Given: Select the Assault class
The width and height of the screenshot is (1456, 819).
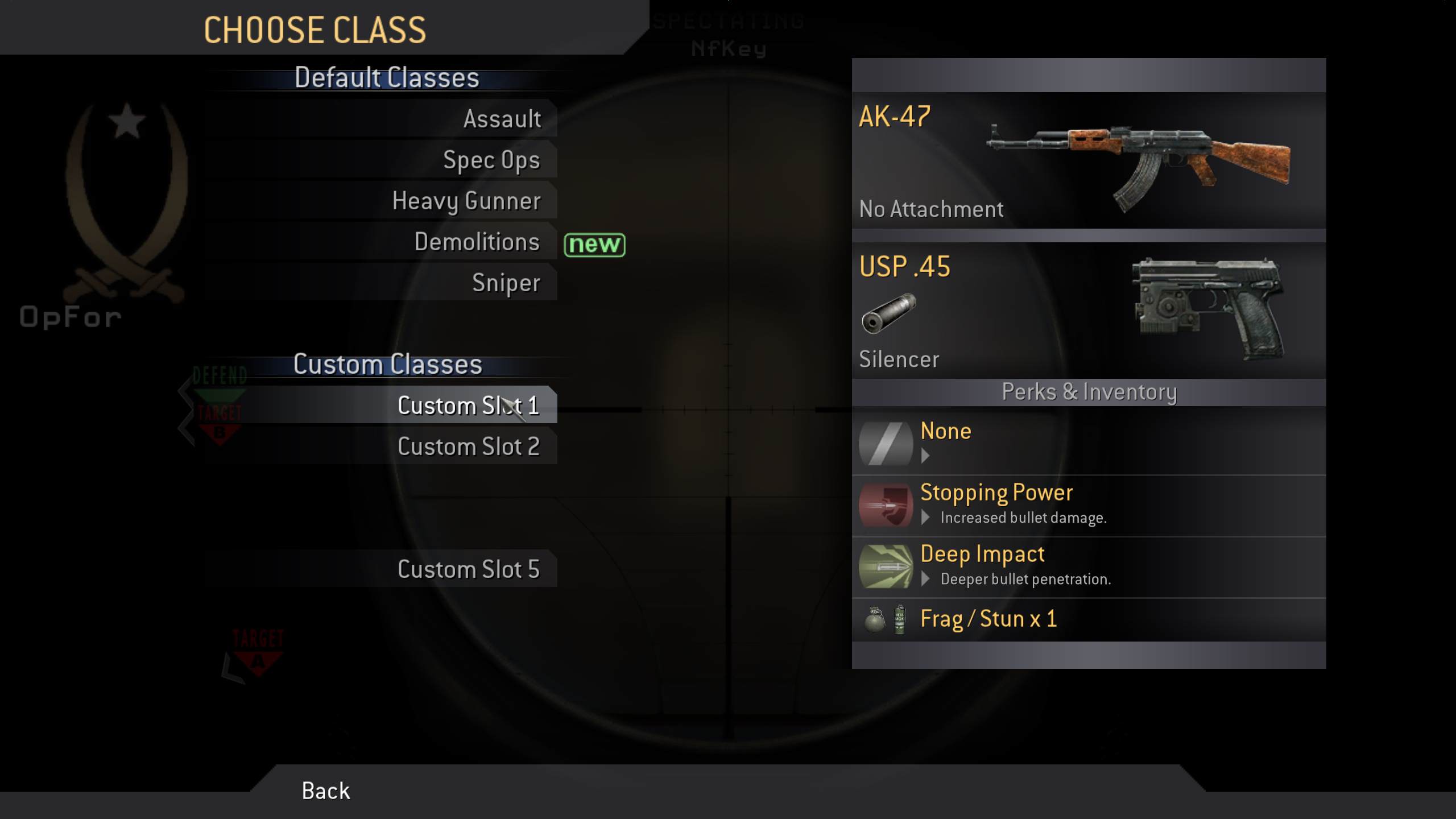Looking at the screenshot, I should 502,119.
